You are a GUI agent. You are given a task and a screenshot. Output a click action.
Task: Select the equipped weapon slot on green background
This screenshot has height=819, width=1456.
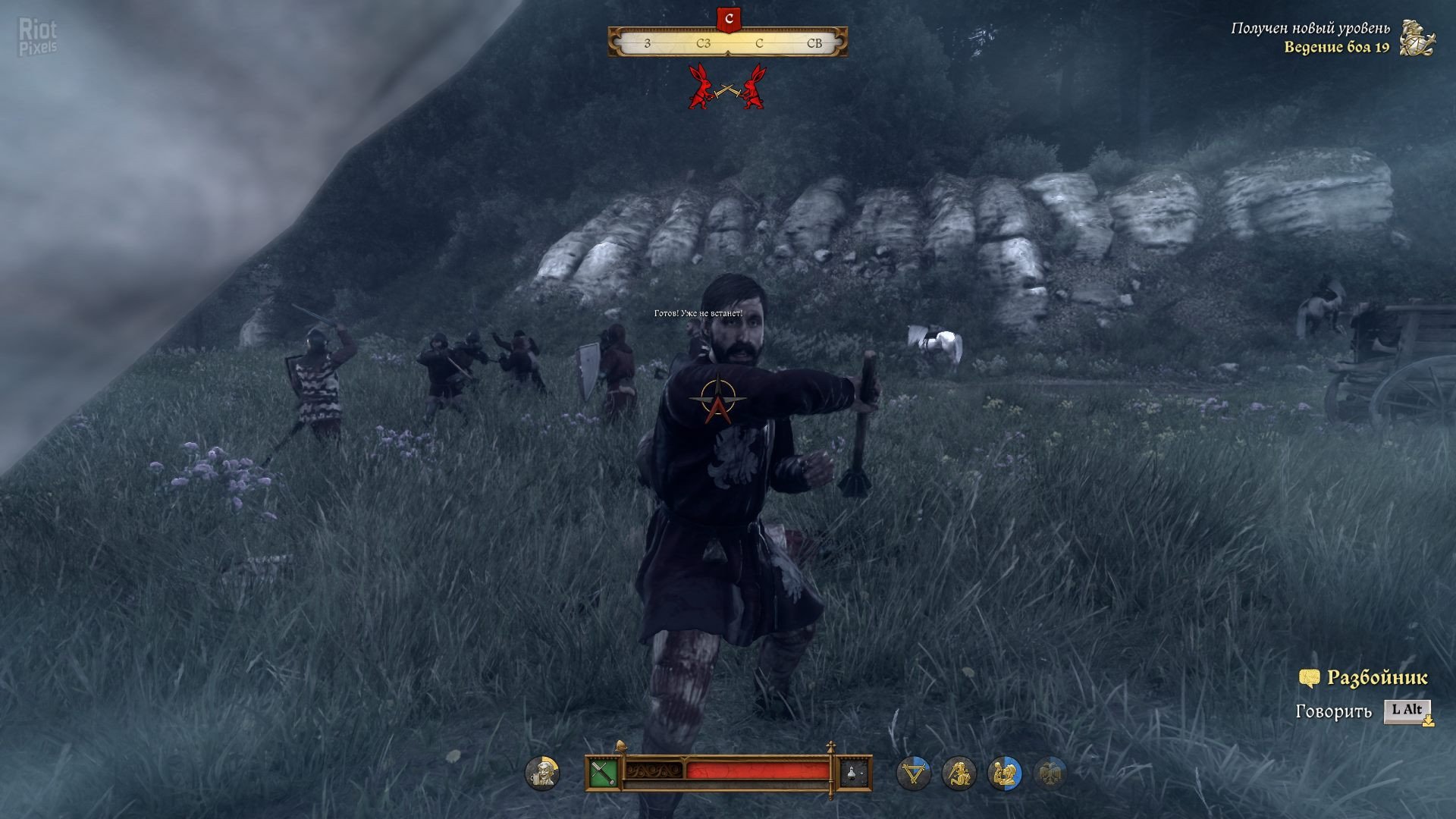603,773
